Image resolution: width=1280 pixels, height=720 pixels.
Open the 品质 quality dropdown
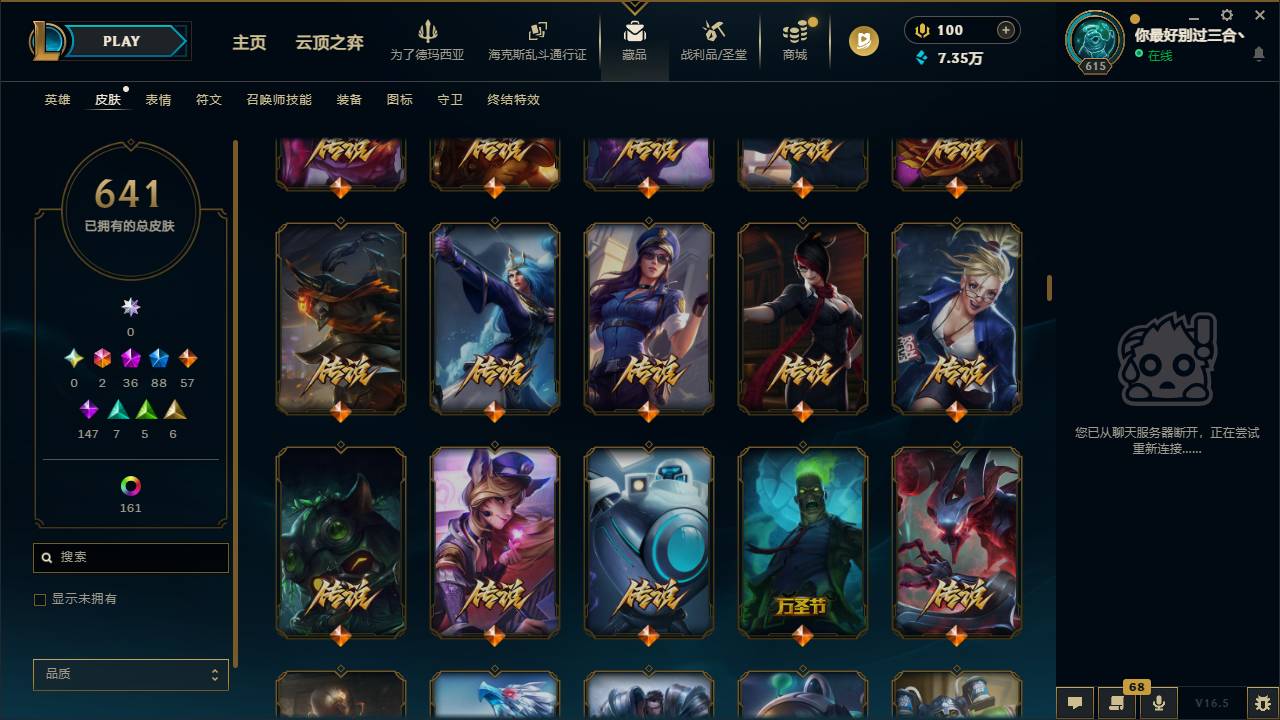130,674
